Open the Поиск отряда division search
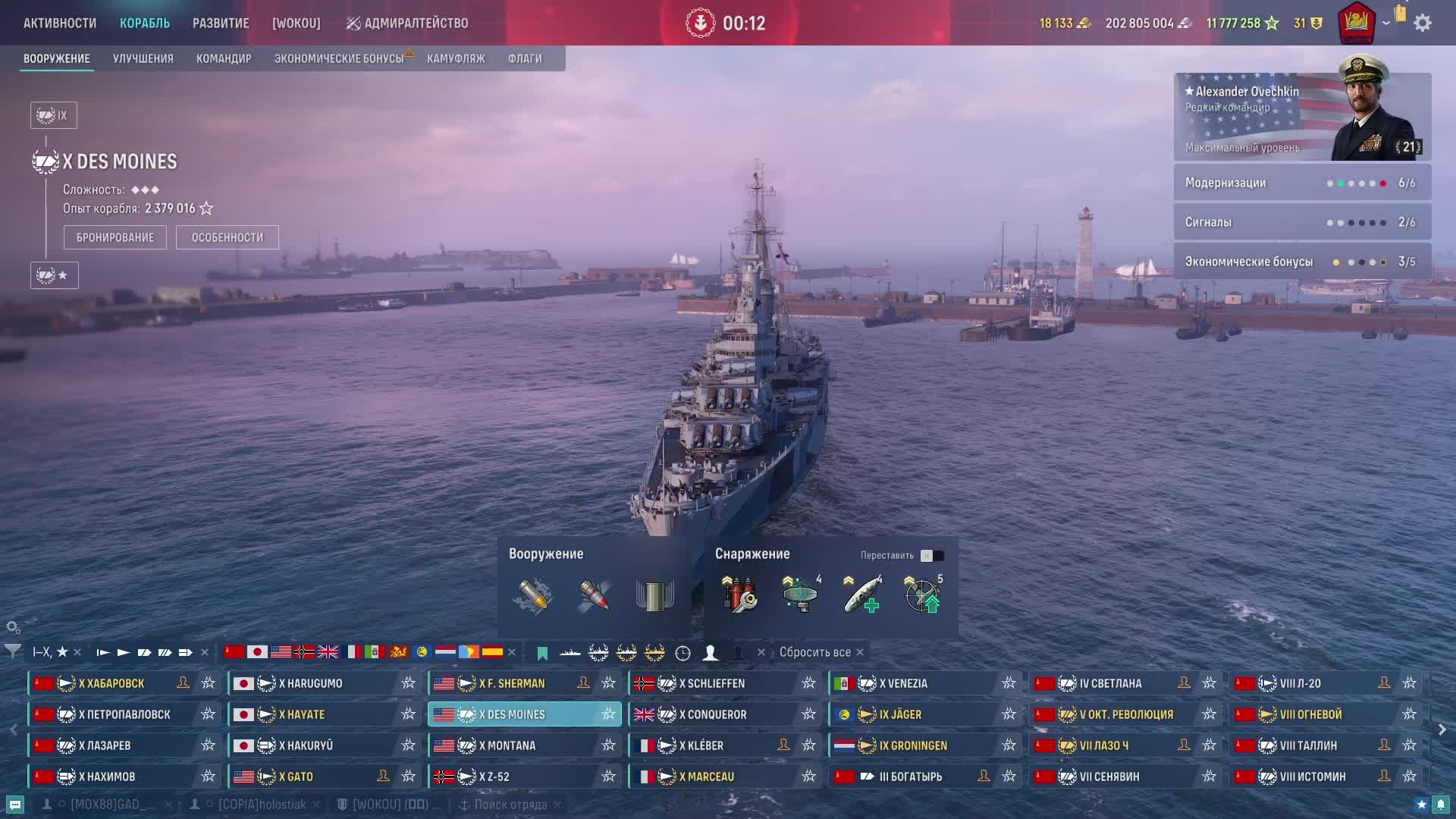The image size is (1456, 819). coord(510,805)
